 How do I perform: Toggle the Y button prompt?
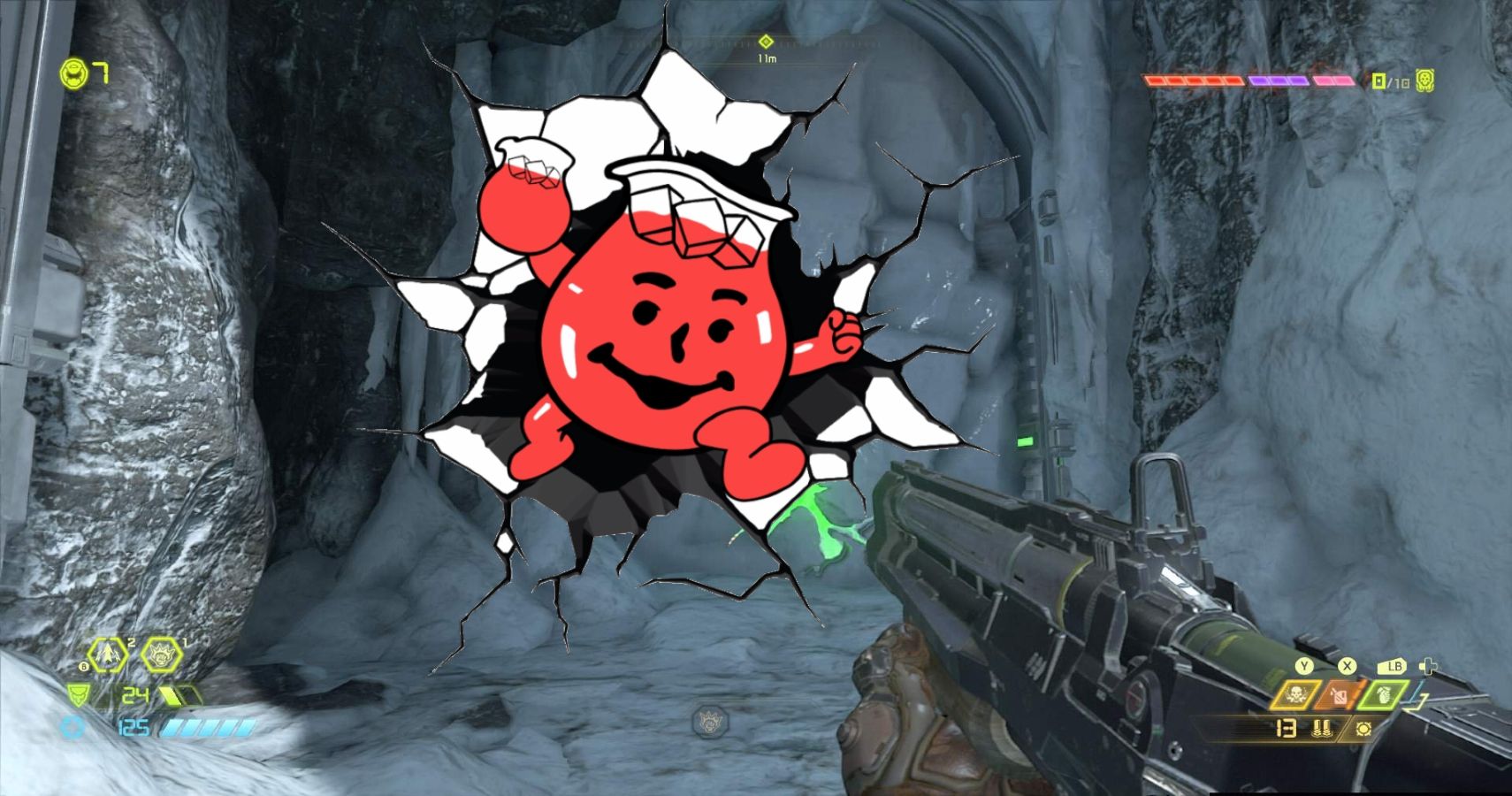pos(1304,666)
